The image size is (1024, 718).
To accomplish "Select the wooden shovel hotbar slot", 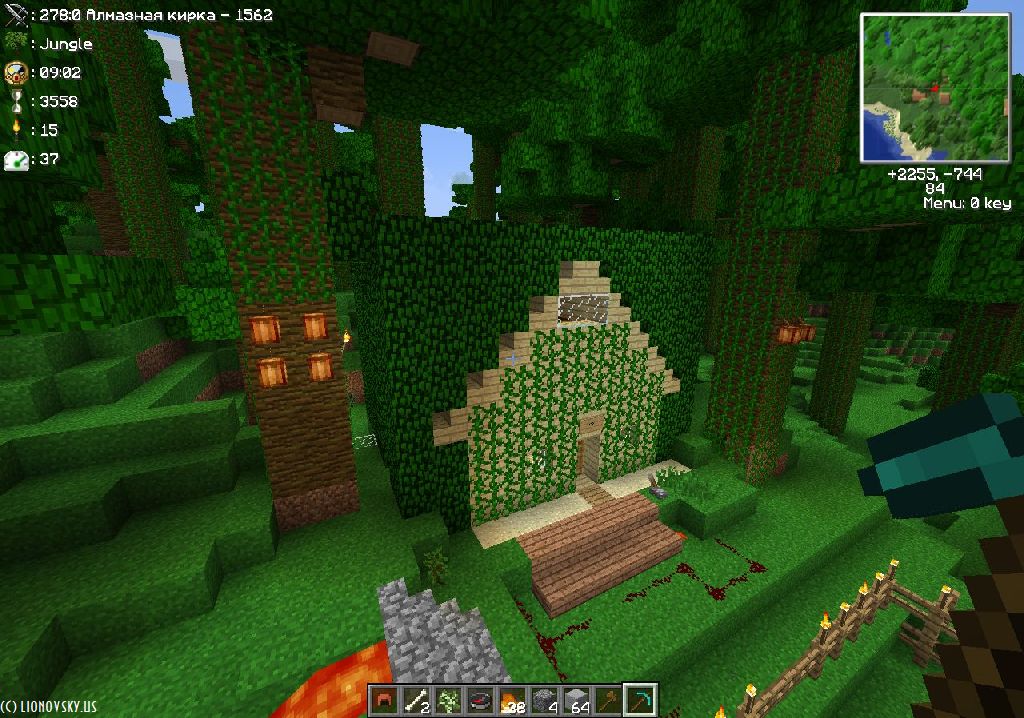I will [606, 700].
